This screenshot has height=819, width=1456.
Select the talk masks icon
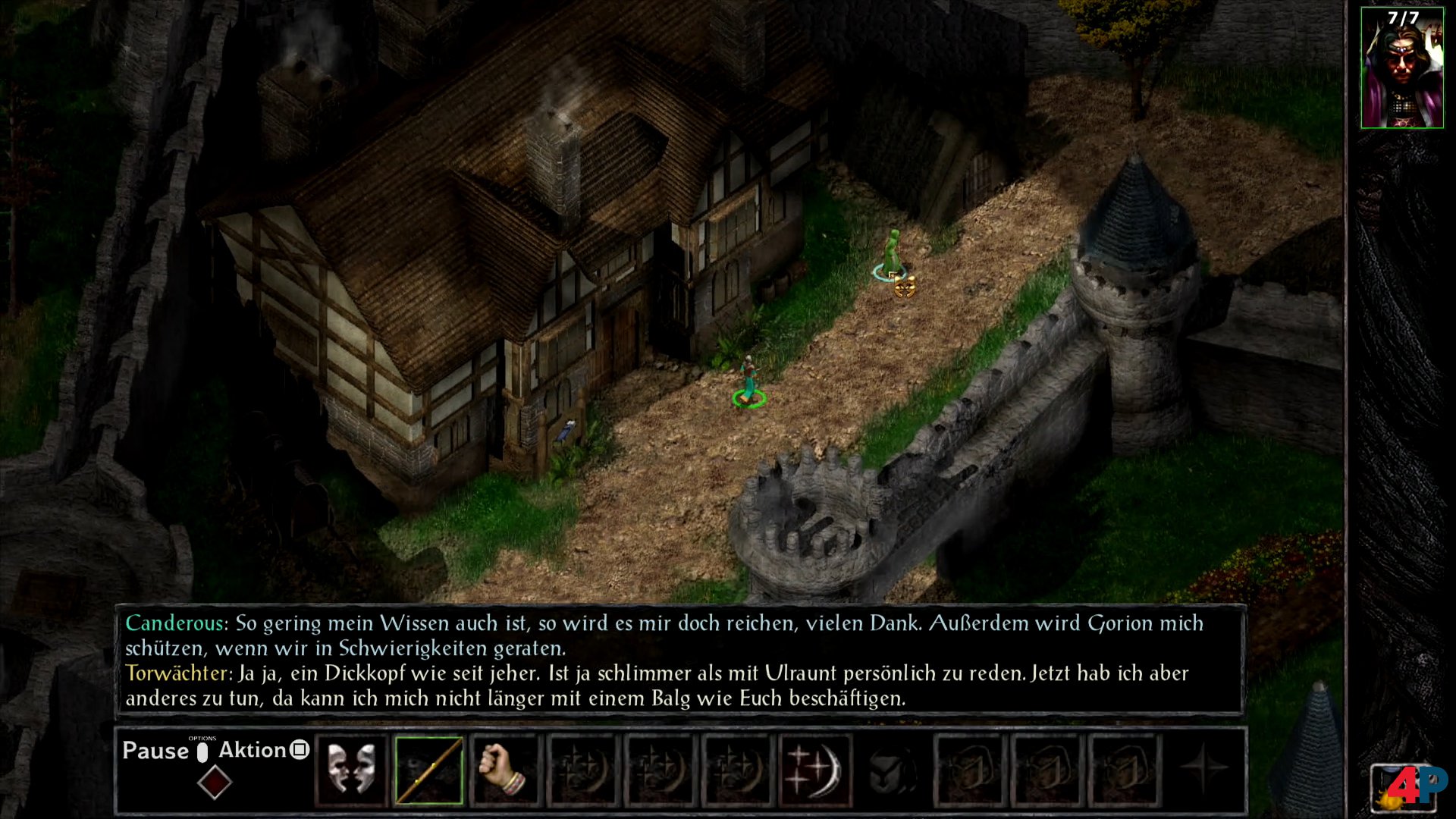pyautogui.click(x=351, y=770)
